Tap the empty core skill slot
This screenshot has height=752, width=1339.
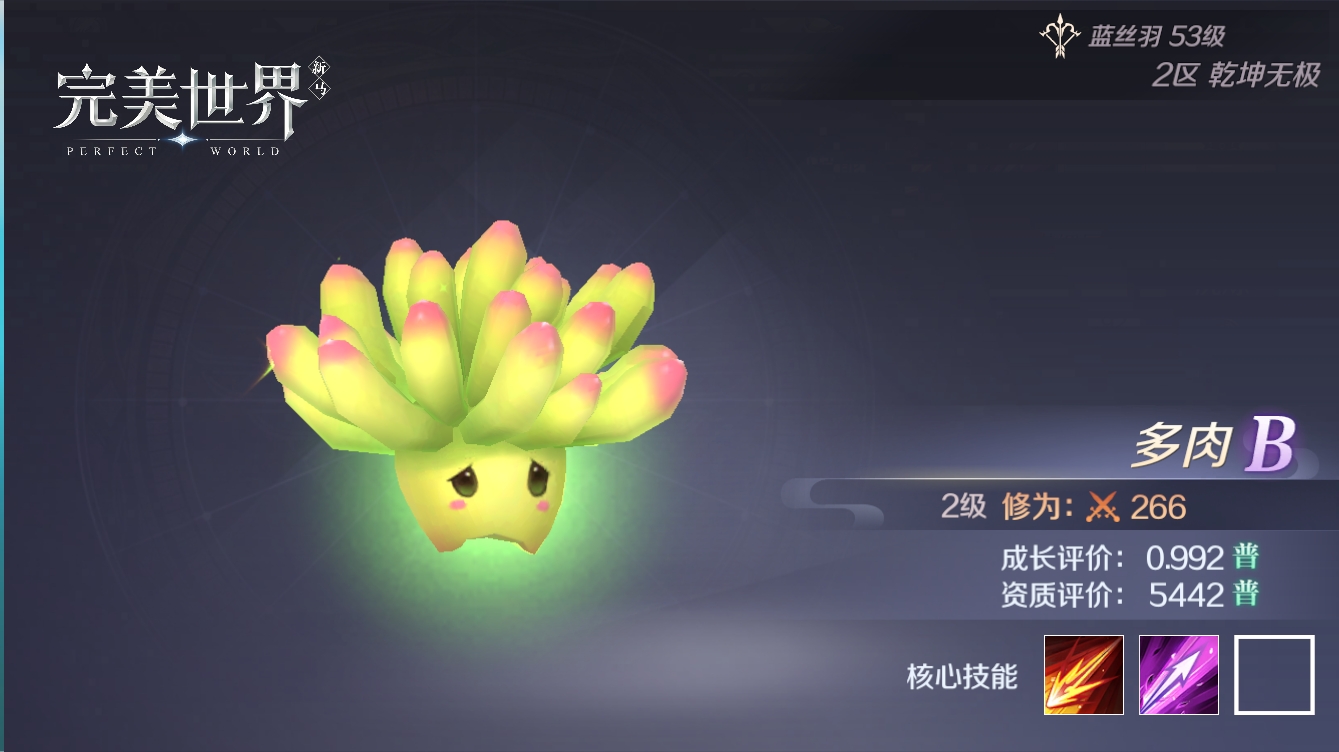coord(1274,675)
